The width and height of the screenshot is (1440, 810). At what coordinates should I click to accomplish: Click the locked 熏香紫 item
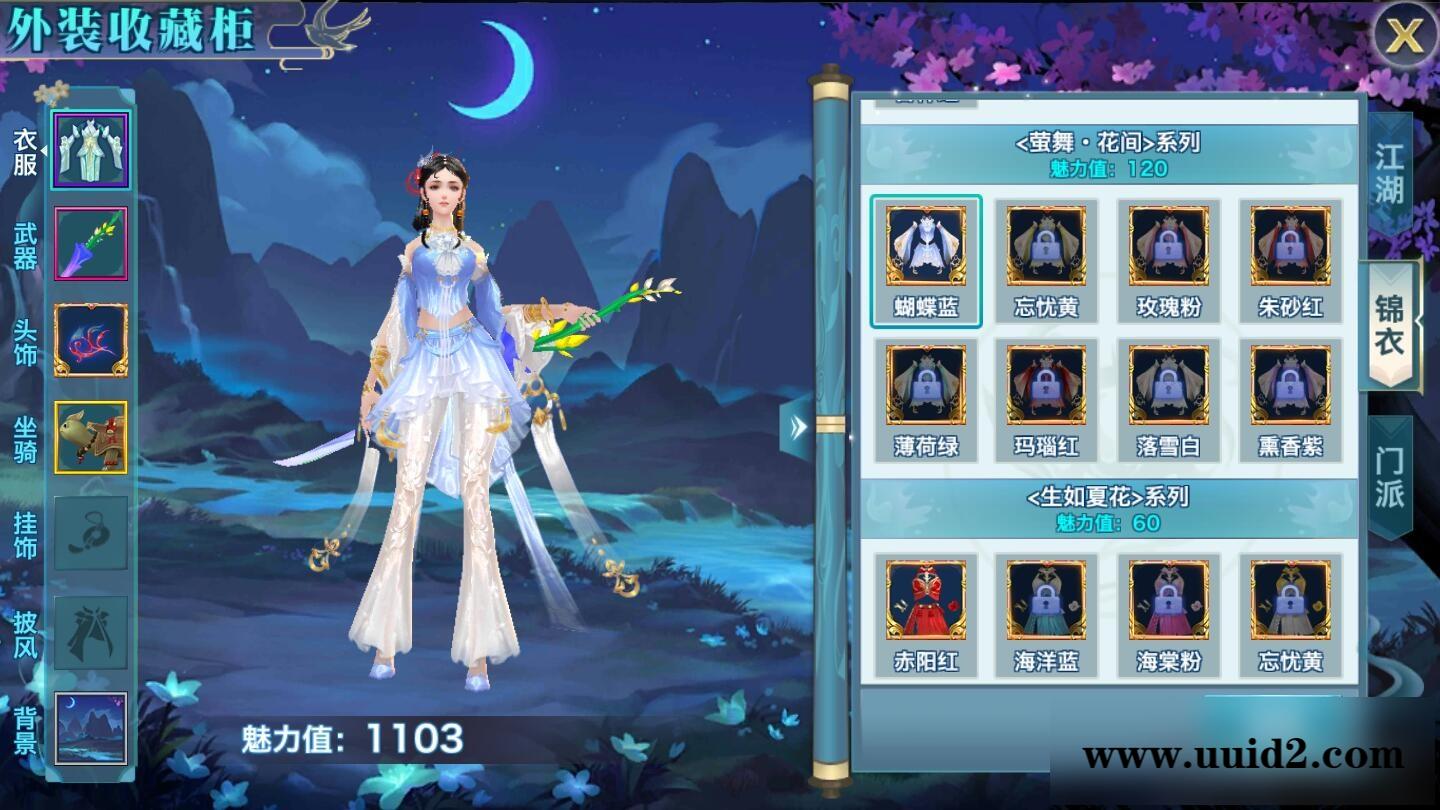coord(1288,388)
